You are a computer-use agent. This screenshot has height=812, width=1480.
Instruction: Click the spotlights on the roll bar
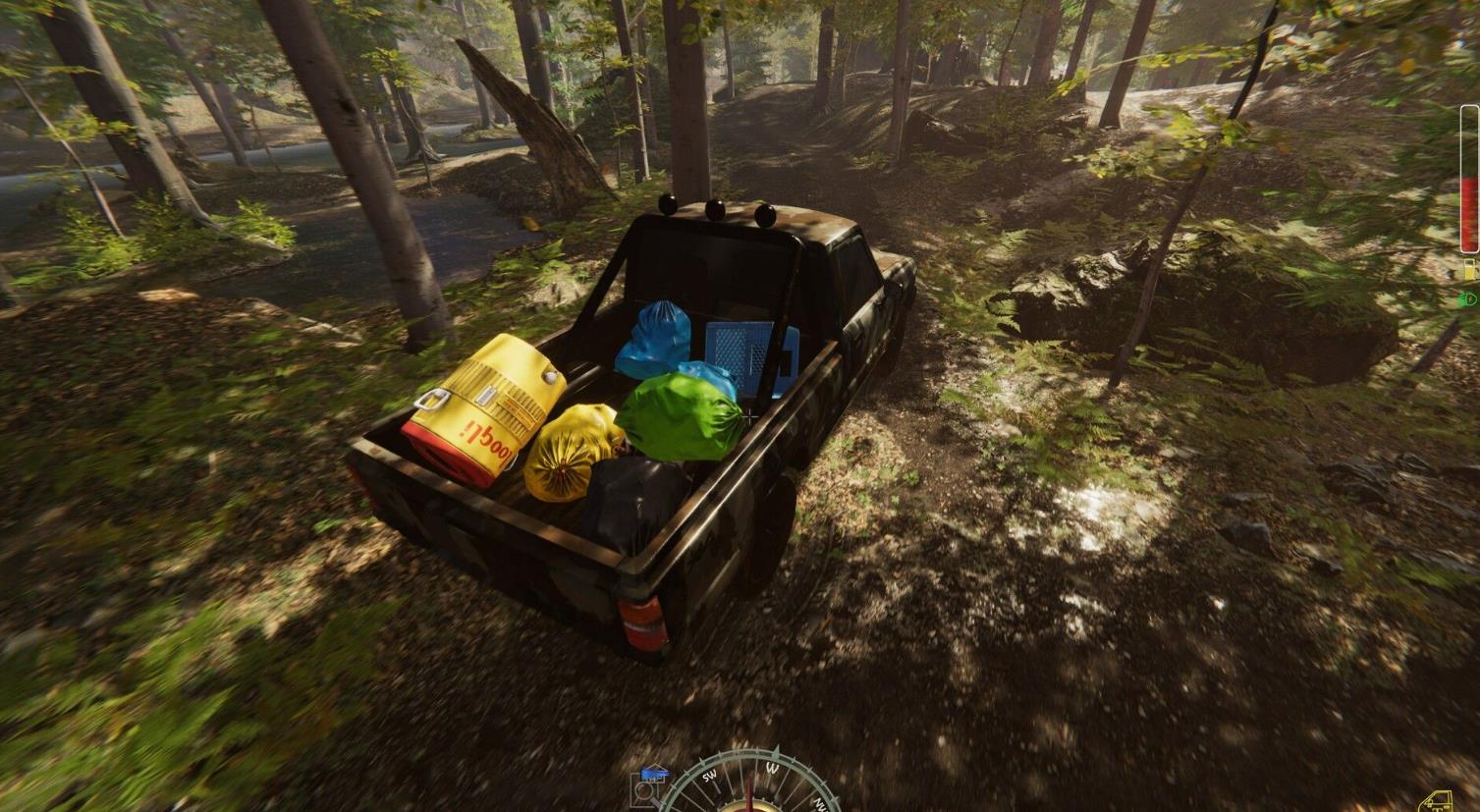pyautogui.click(x=714, y=209)
